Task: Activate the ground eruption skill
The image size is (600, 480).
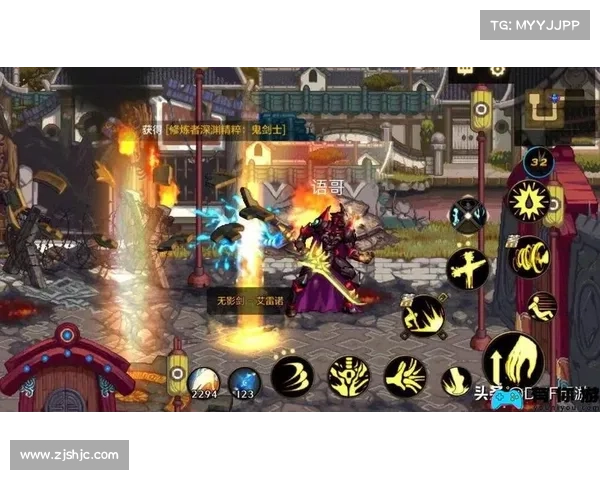Action: pyautogui.click(x=423, y=317)
